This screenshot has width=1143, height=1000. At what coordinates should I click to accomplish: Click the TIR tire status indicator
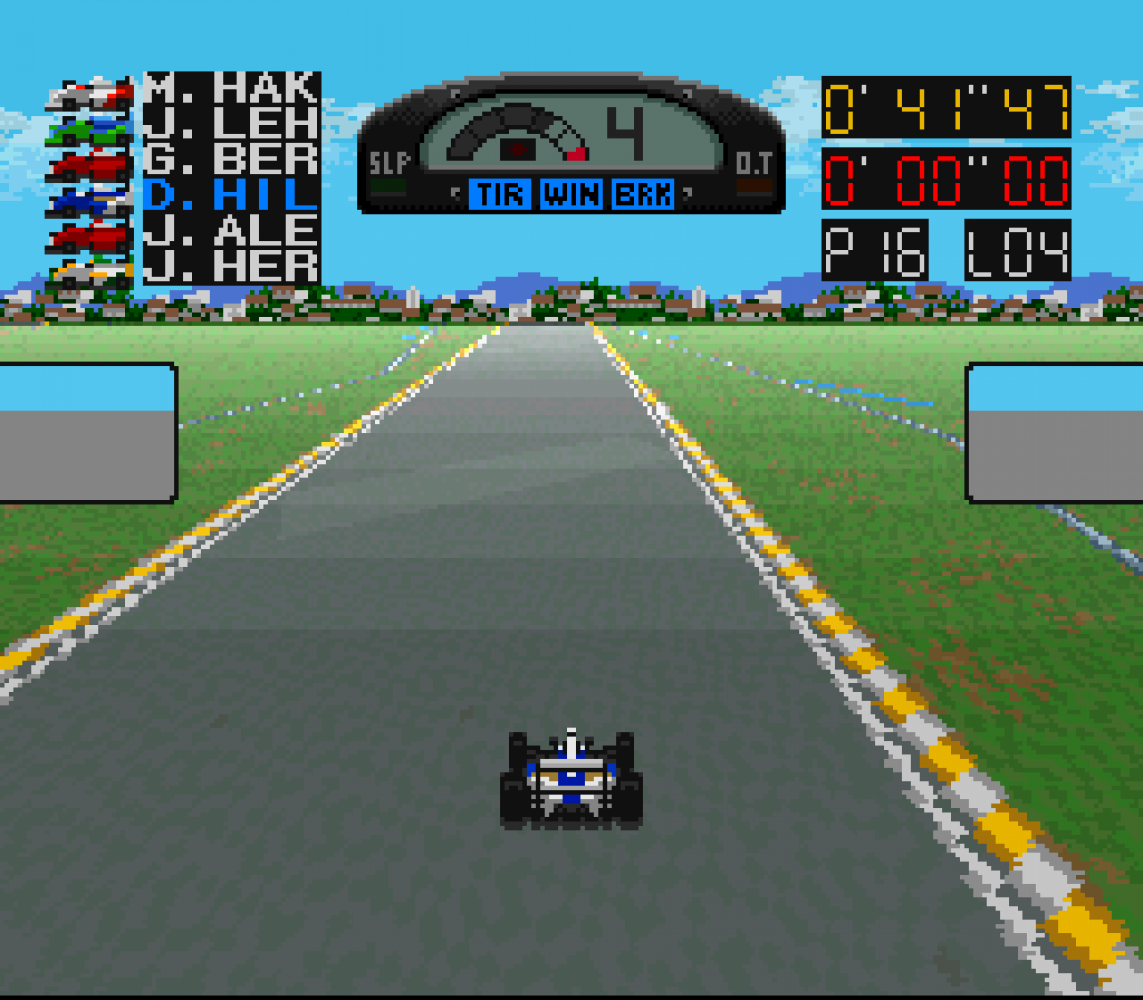(500, 194)
